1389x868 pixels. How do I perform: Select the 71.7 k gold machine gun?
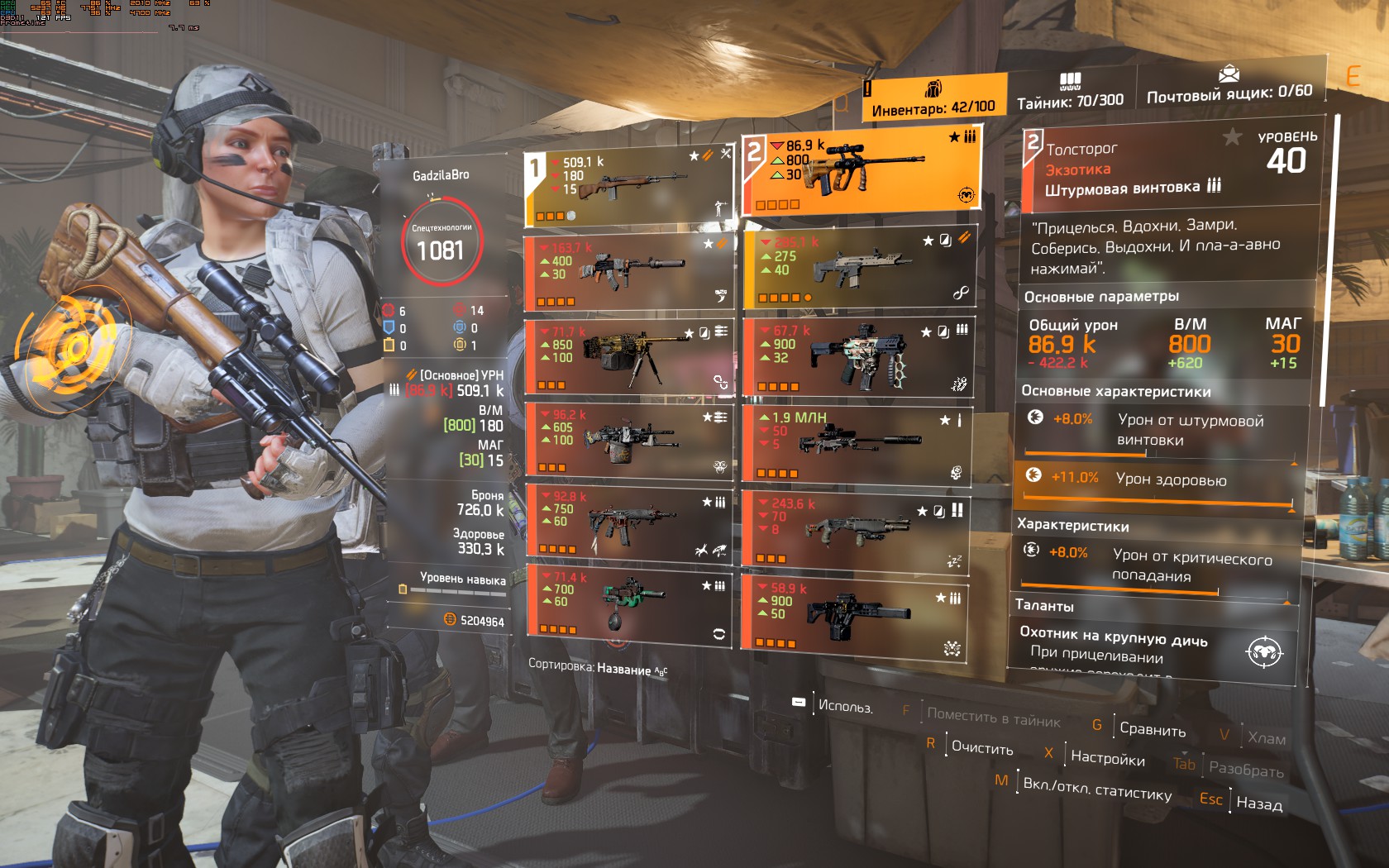point(628,356)
